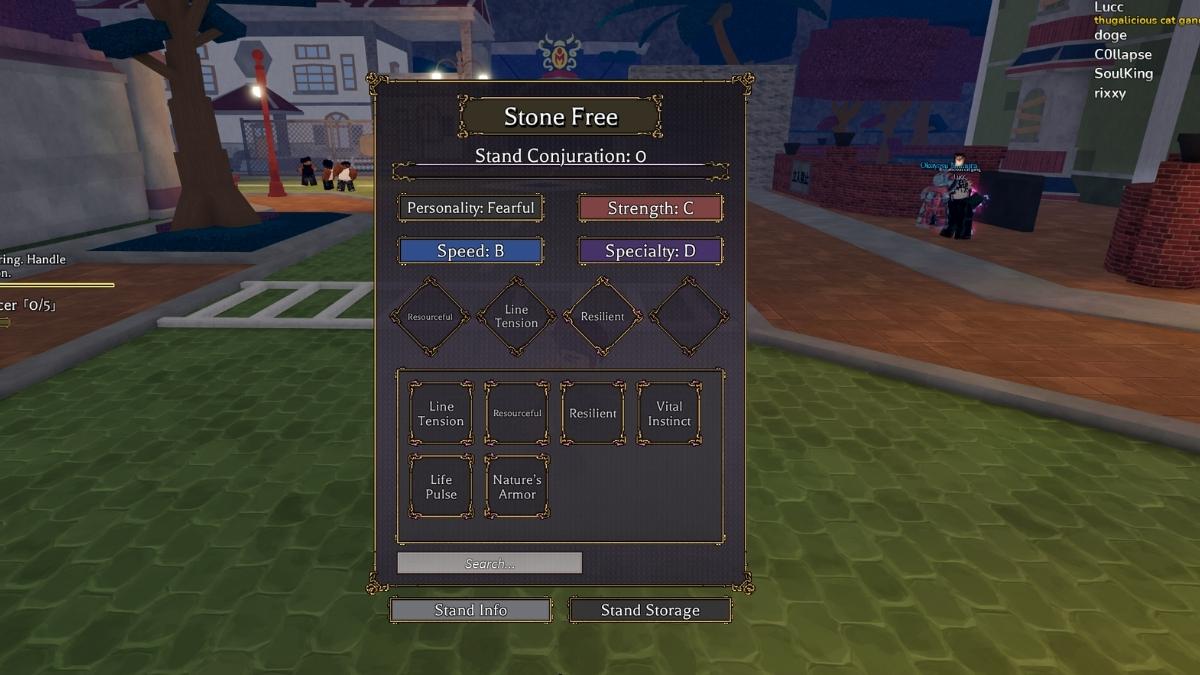Select the equipped Resourceful diamond slot
Image resolution: width=1200 pixels, height=675 pixels.
click(430, 317)
